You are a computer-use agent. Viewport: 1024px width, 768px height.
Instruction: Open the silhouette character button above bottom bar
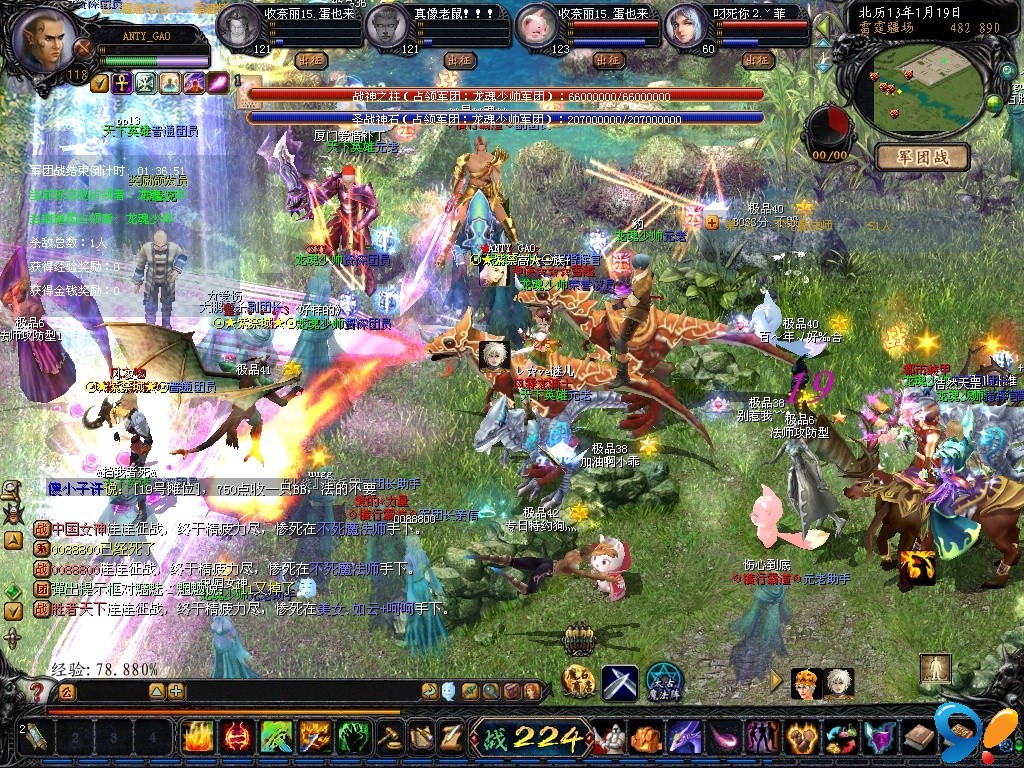tap(936, 668)
